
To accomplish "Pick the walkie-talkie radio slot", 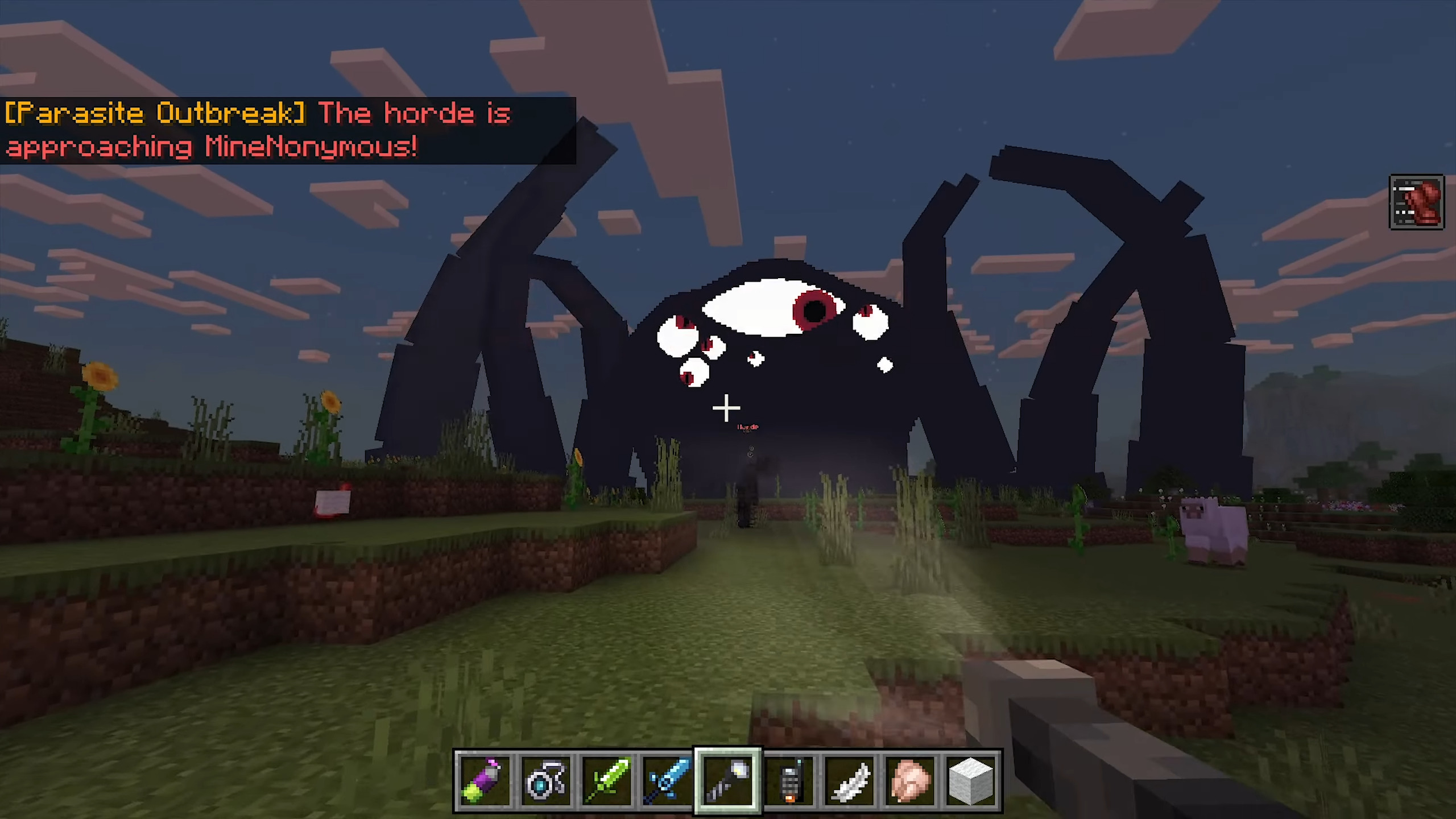I will click(x=789, y=780).
